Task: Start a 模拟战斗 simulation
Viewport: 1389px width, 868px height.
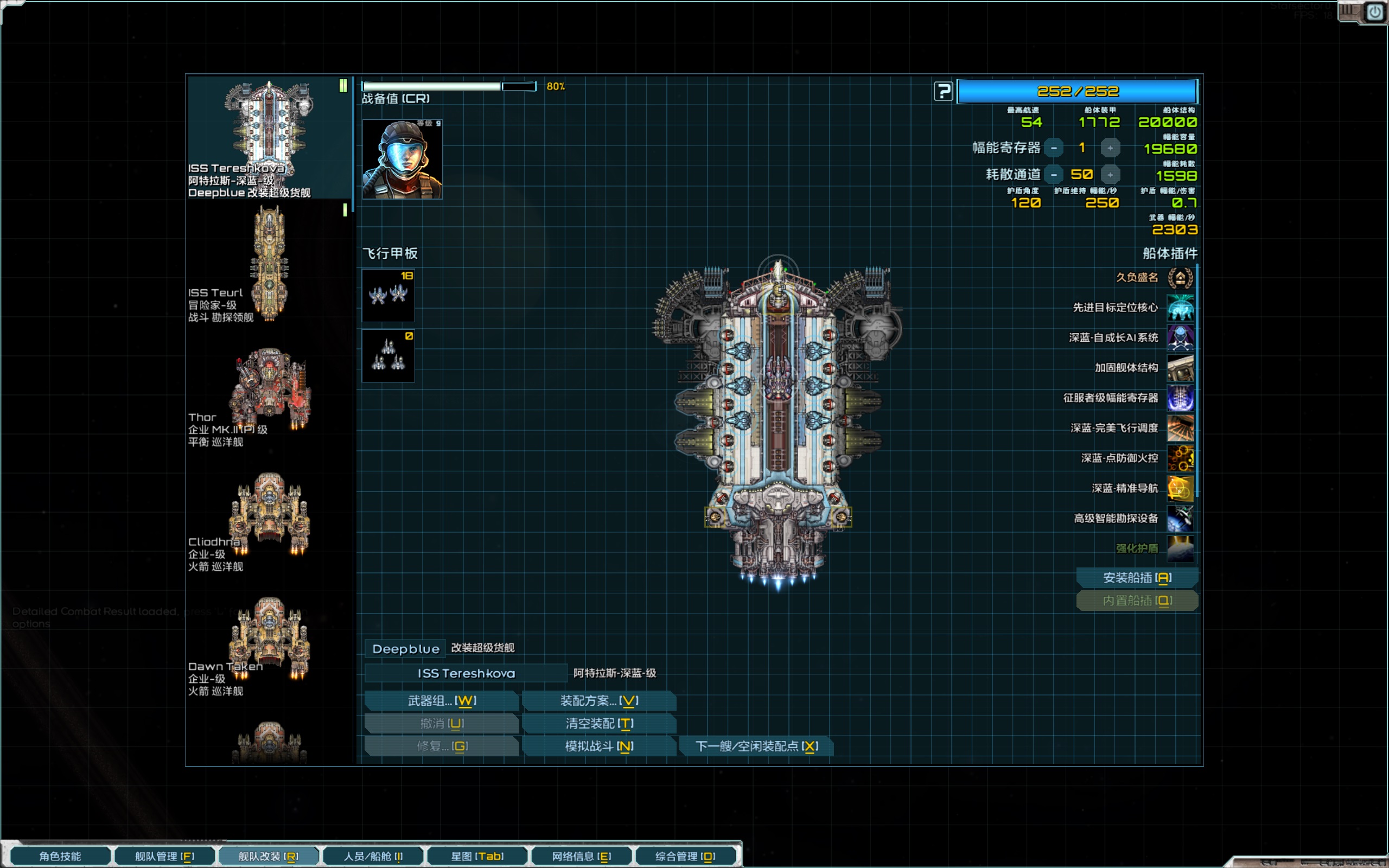Action: (x=598, y=746)
